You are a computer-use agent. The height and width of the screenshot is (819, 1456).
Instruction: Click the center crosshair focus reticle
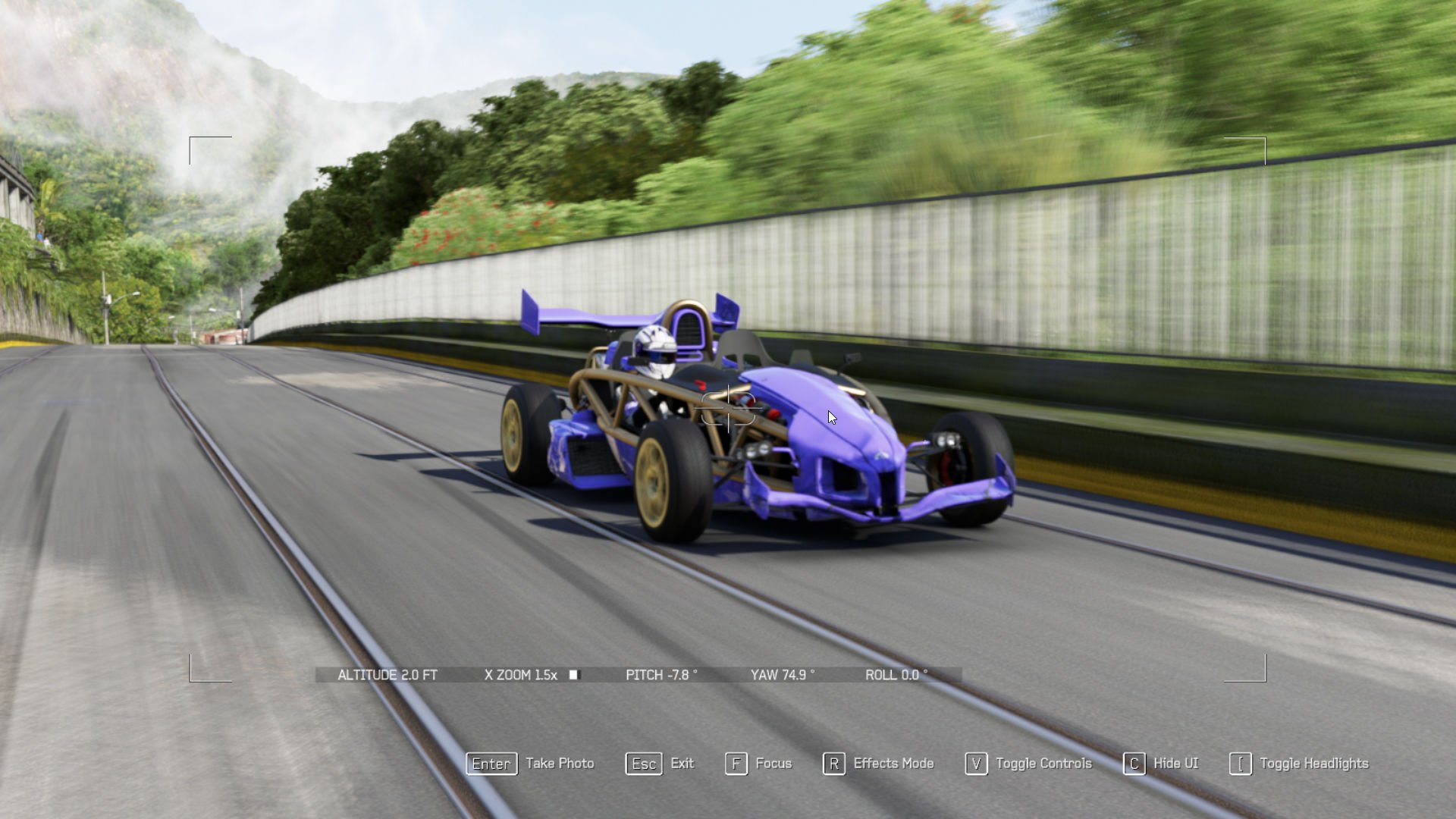(x=728, y=409)
